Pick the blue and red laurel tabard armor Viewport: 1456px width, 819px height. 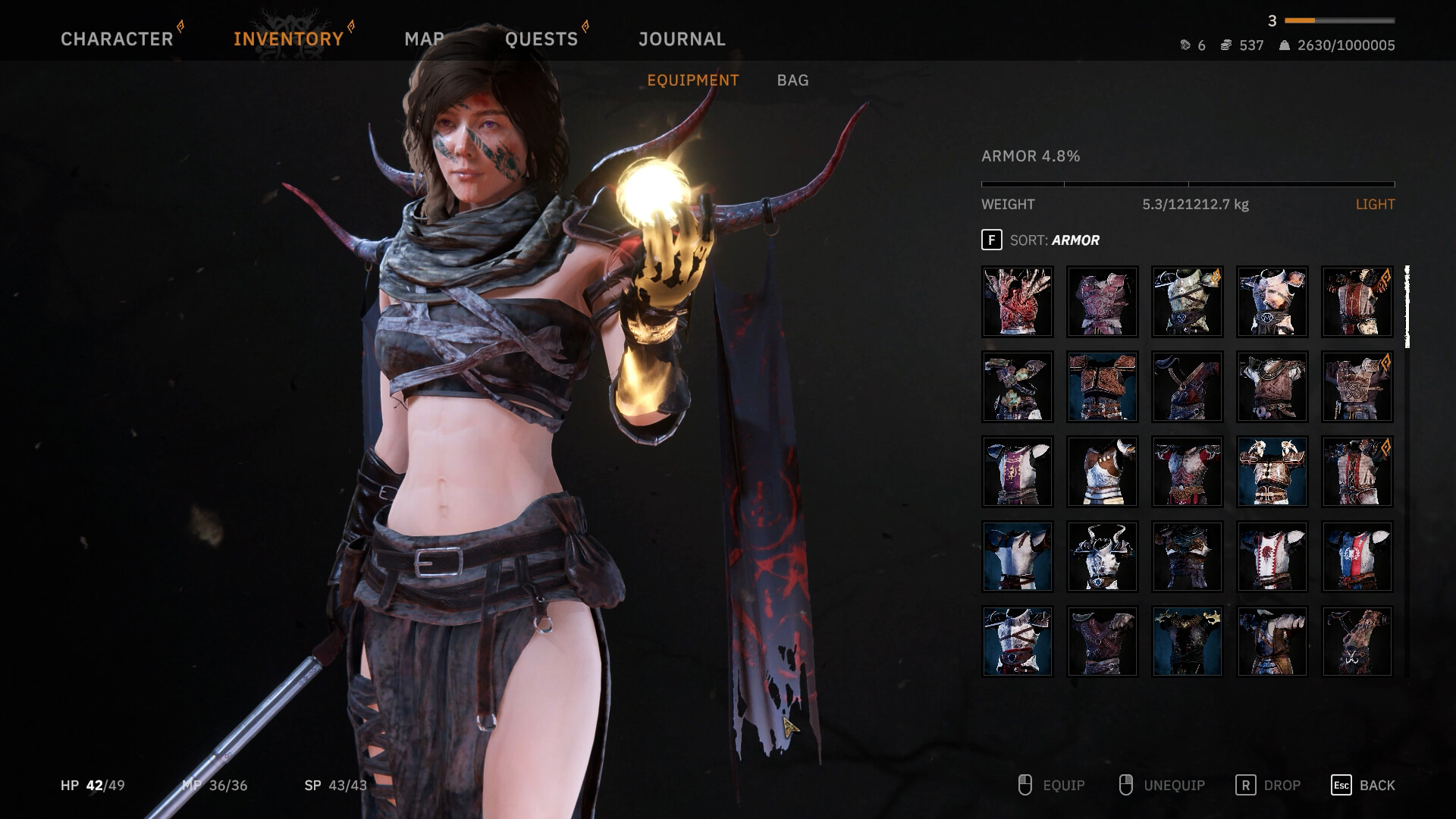(x=1357, y=557)
